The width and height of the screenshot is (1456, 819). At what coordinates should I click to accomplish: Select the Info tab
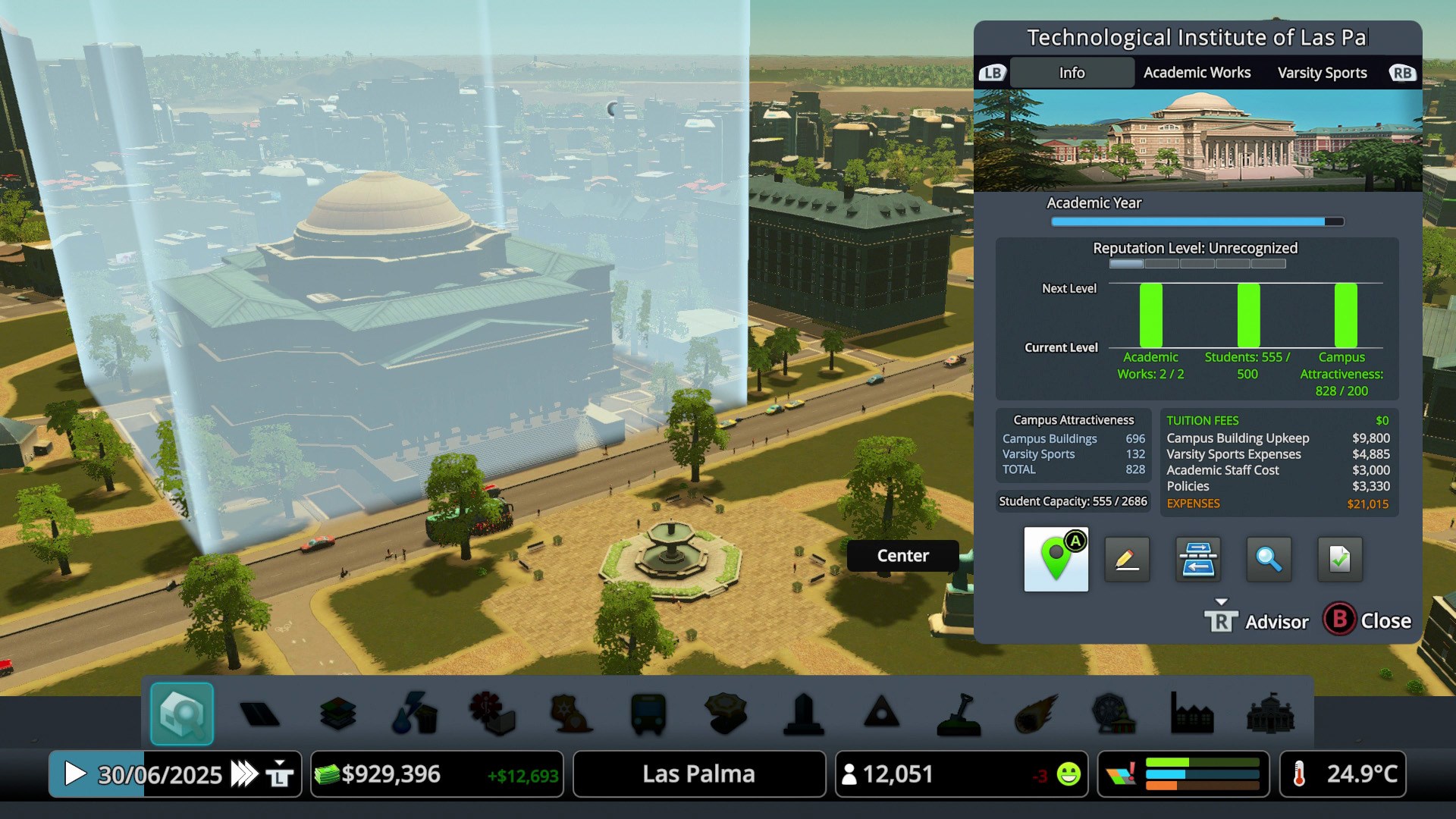pos(1072,73)
